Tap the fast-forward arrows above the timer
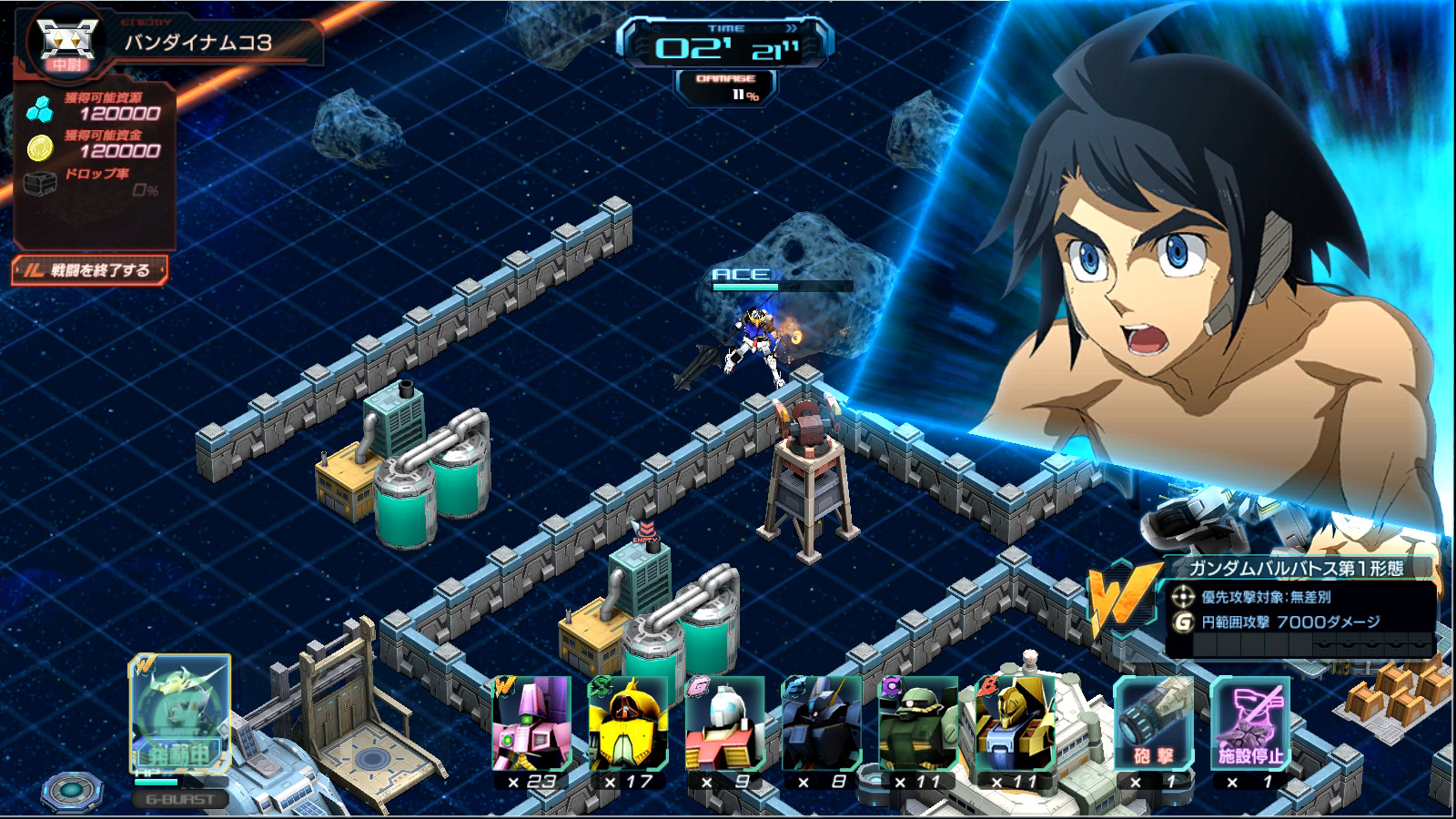The height and width of the screenshot is (819, 1456). tap(791, 28)
